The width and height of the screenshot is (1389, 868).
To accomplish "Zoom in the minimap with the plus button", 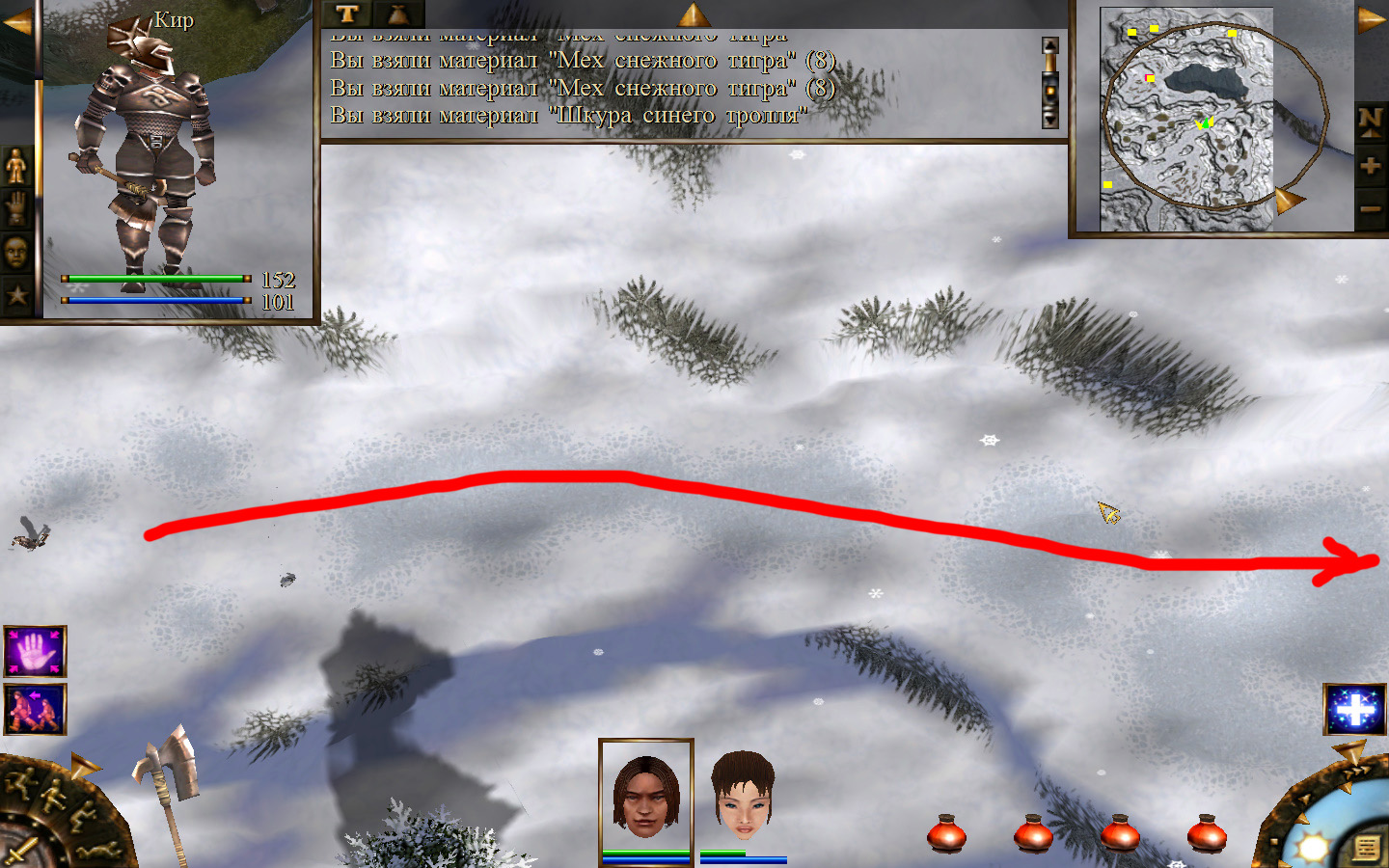I will click(x=1371, y=166).
